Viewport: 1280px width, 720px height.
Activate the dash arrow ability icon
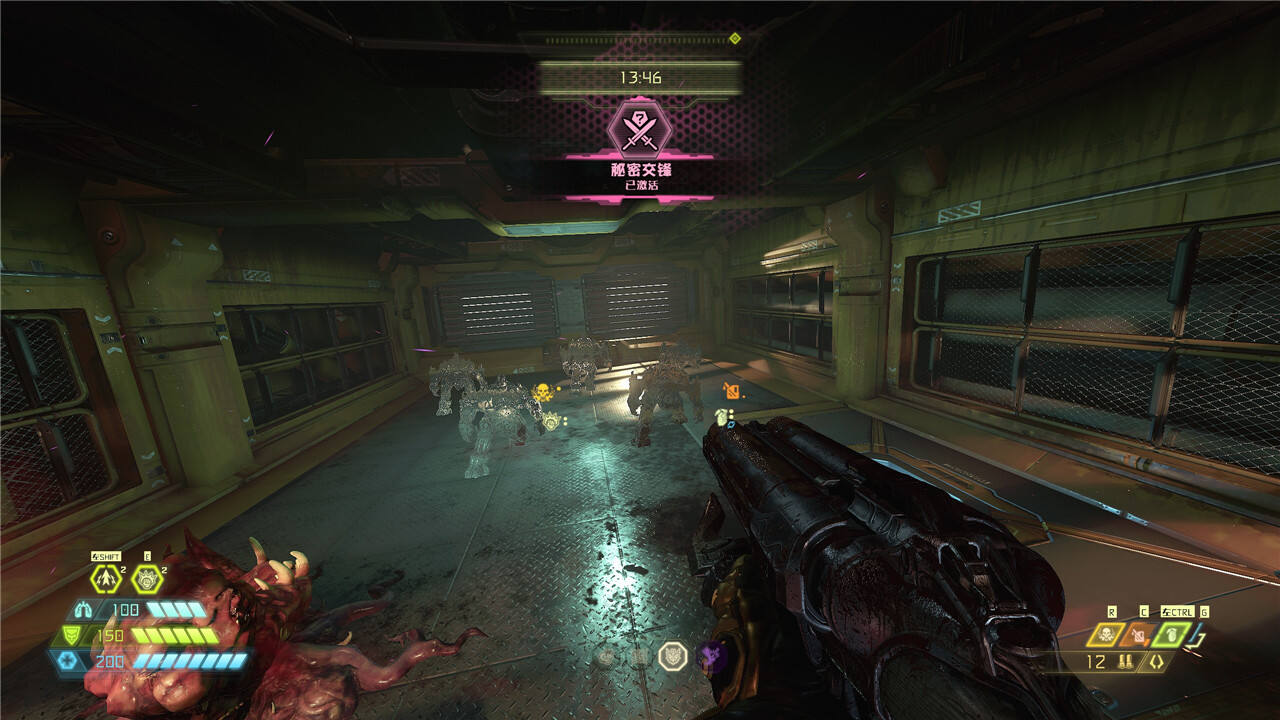106,579
